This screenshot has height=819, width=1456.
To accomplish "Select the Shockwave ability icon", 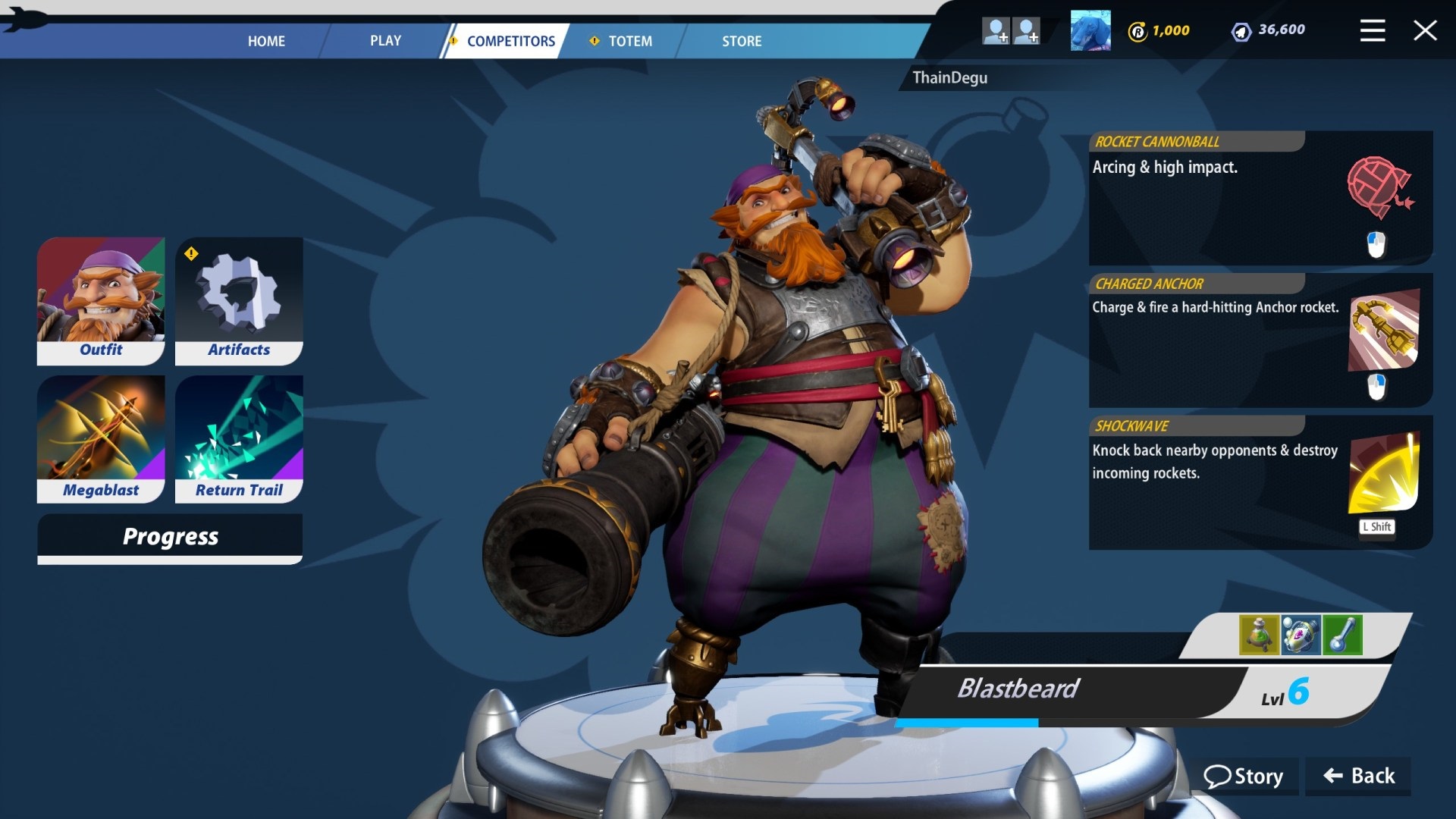I will pos(1383,474).
